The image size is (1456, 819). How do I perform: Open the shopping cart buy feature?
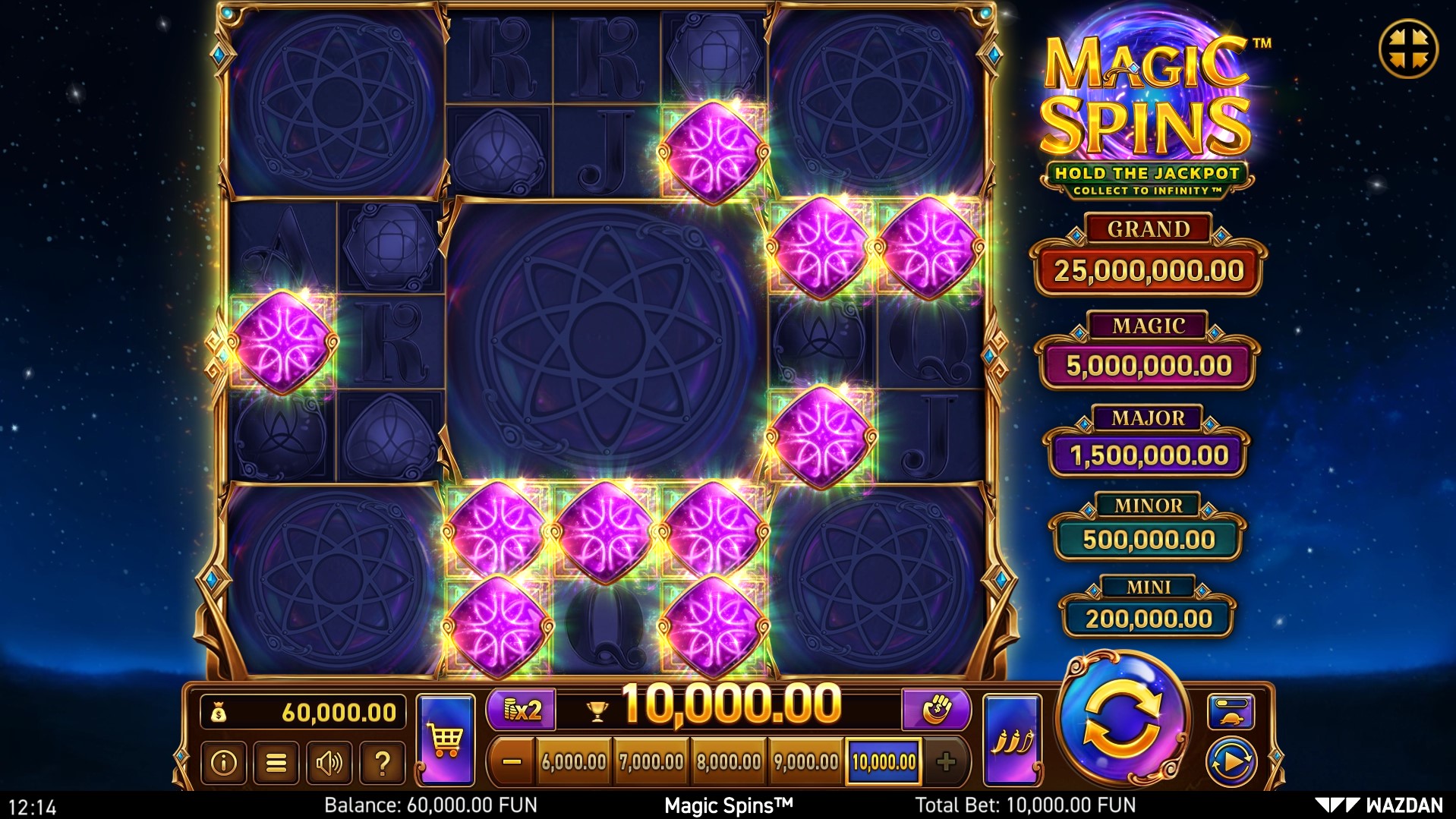[x=446, y=739]
